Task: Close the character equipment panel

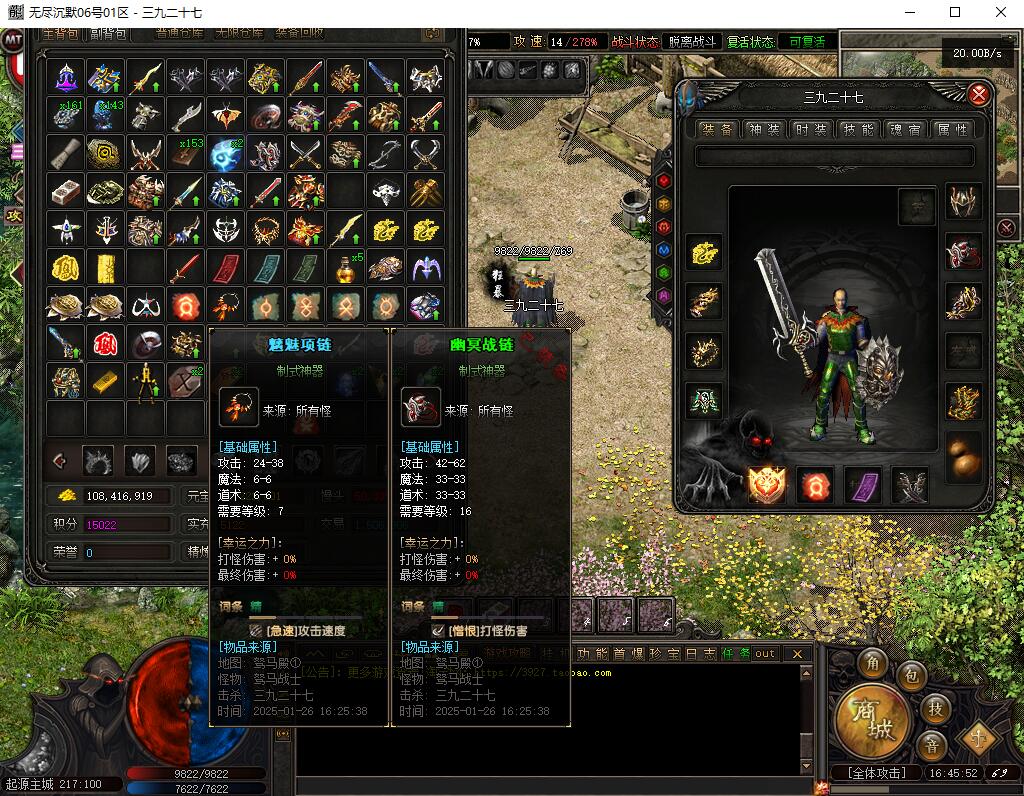Action: coord(979,95)
